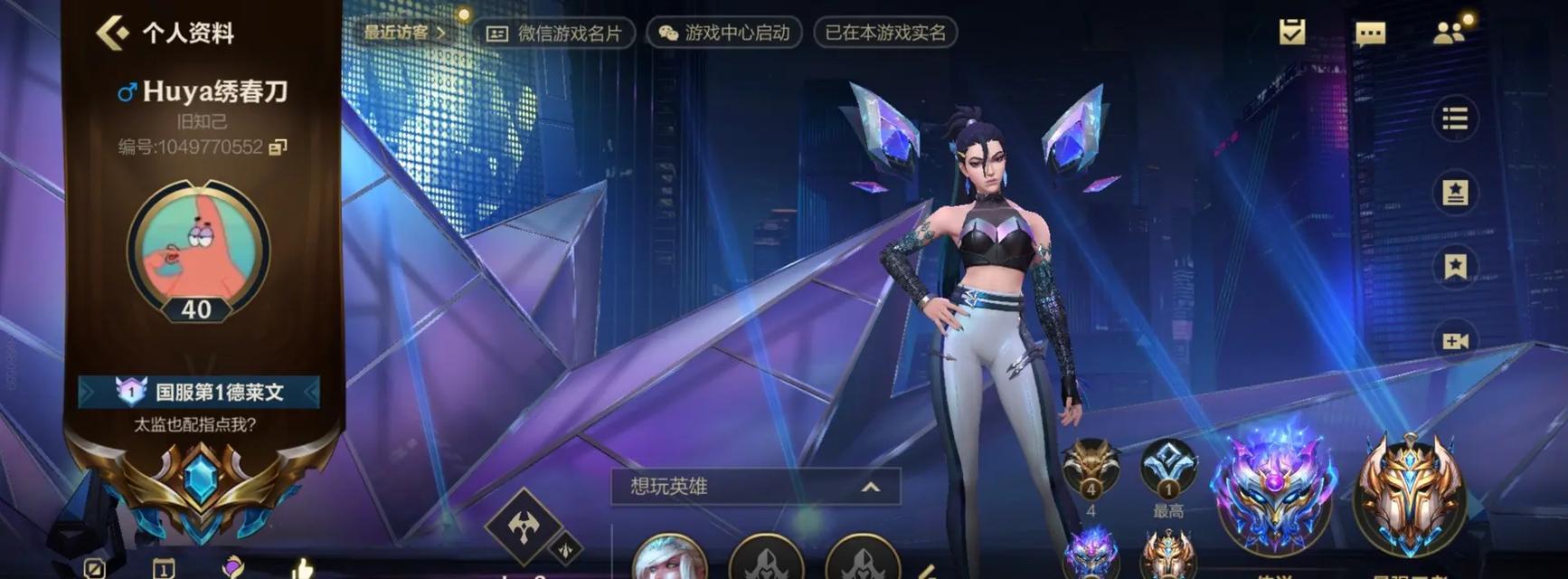The height and width of the screenshot is (579, 1568).
Task: Open the video camera round icon
Action: tap(1454, 341)
